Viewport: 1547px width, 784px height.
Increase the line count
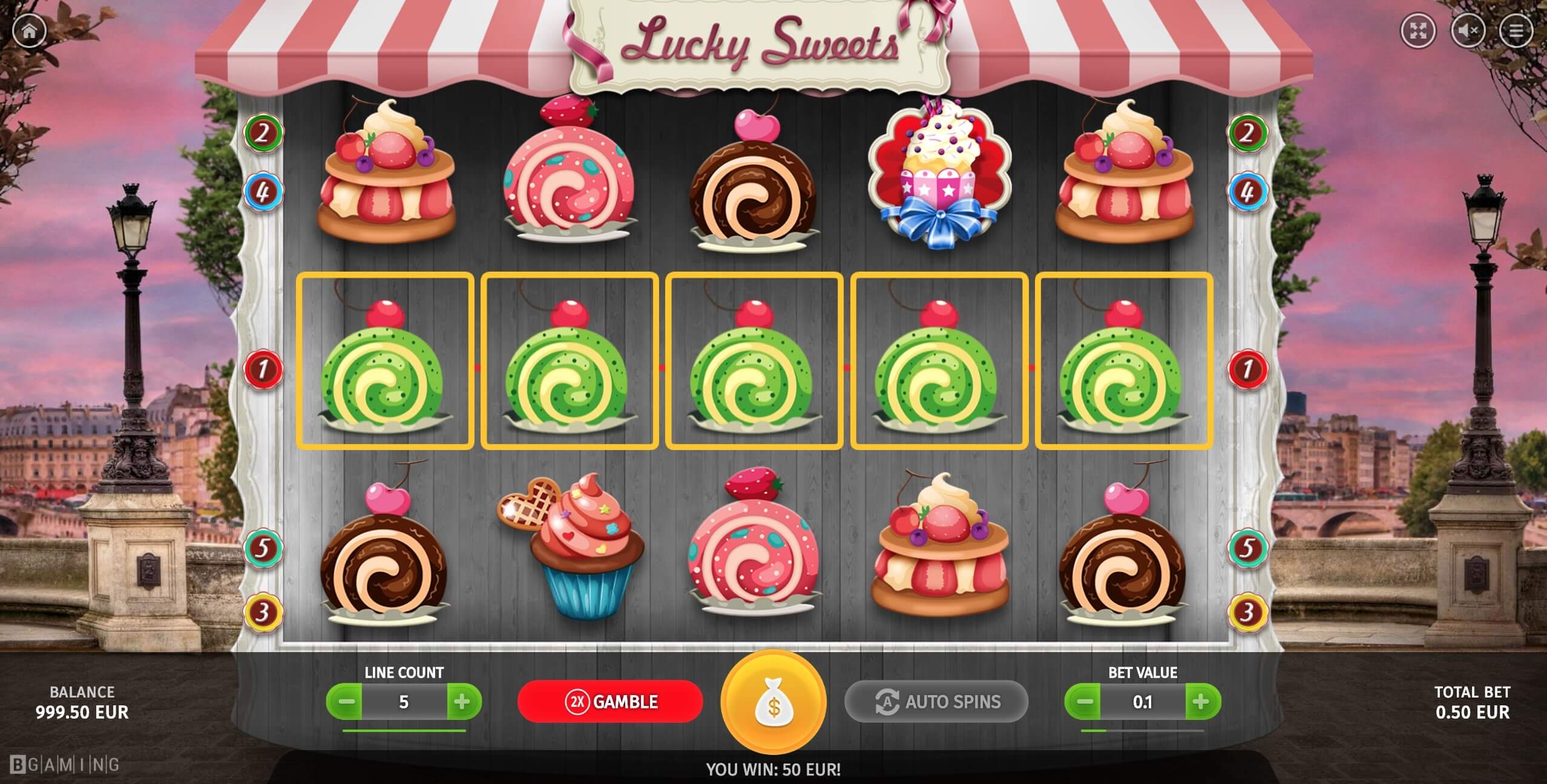pyautogui.click(x=462, y=702)
